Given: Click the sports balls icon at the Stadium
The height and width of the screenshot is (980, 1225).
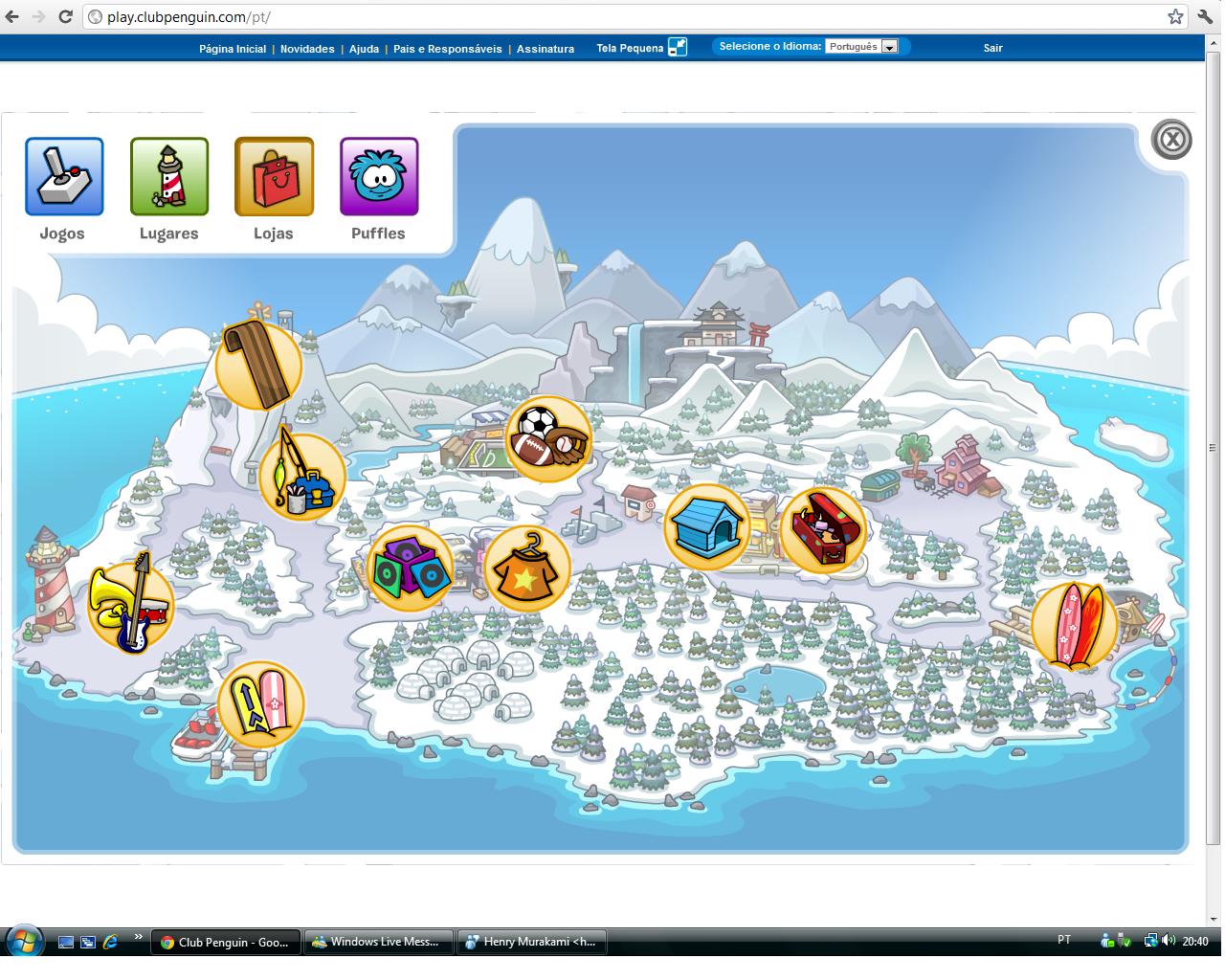Looking at the screenshot, I should tap(546, 439).
